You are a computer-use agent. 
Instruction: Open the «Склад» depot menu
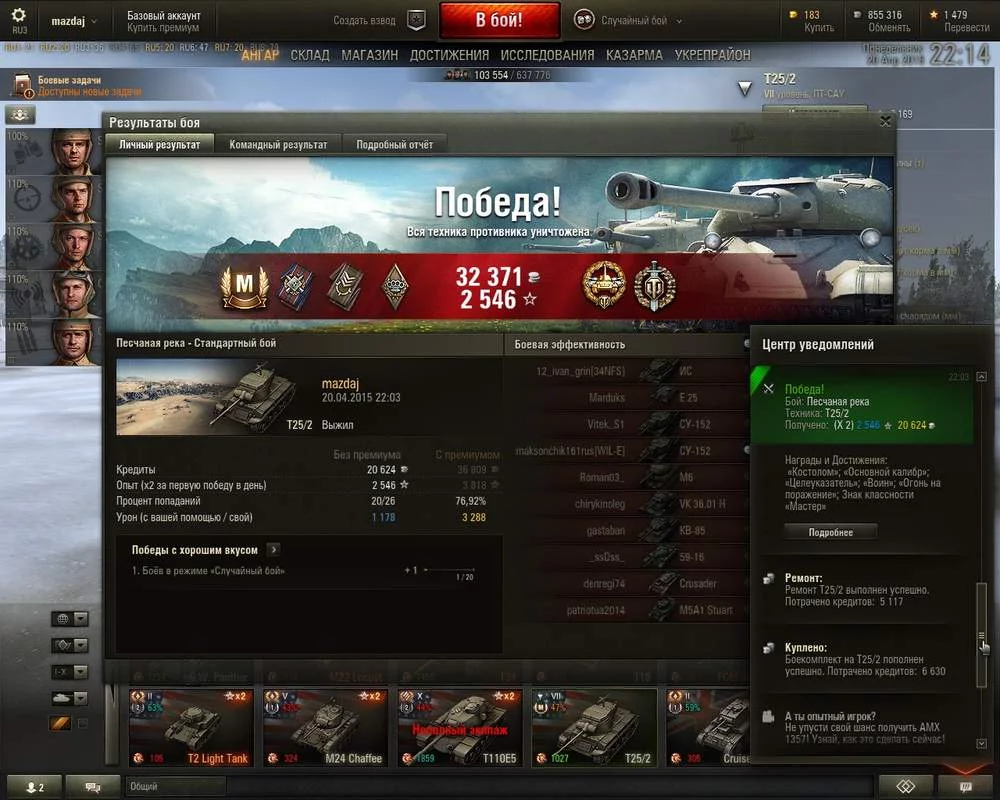[x=310, y=55]
